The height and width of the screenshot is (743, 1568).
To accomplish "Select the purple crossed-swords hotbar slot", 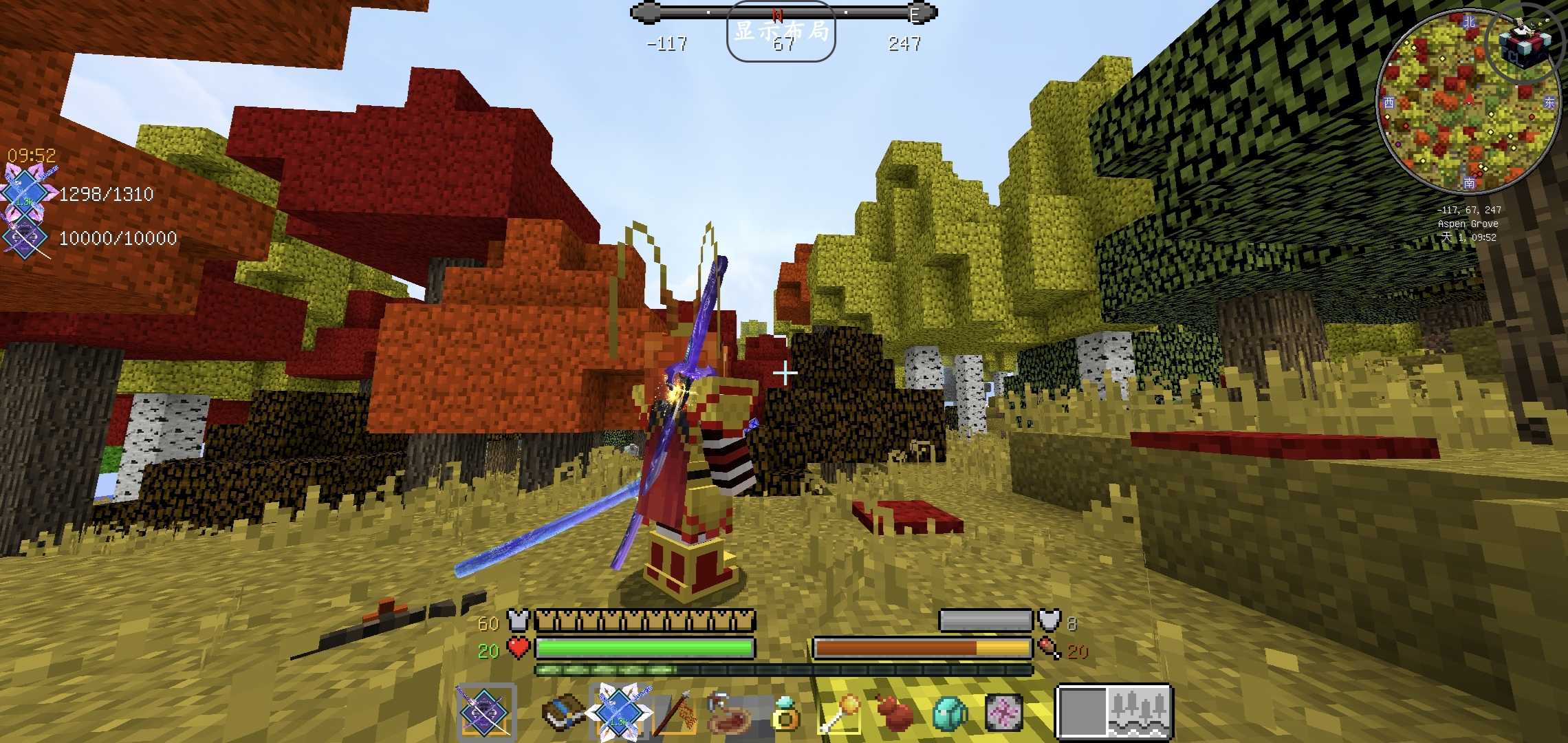I will (486, 713).
